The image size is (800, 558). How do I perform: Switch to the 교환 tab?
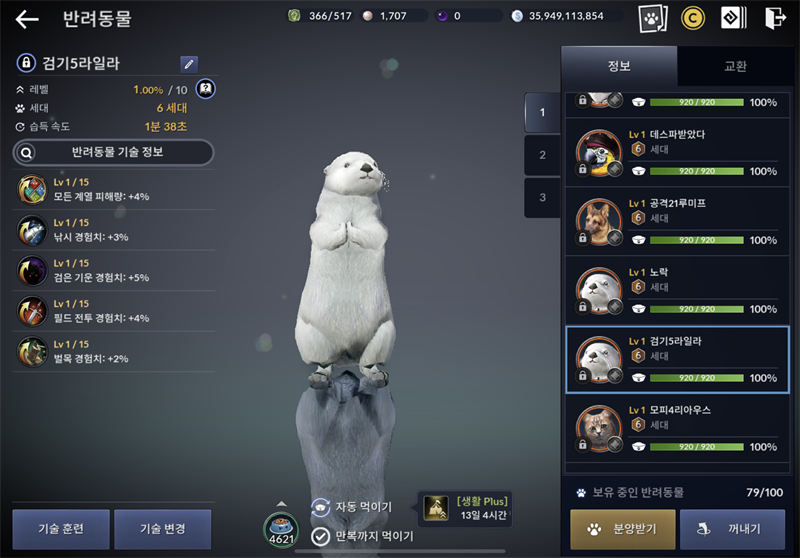pos(735,66)
